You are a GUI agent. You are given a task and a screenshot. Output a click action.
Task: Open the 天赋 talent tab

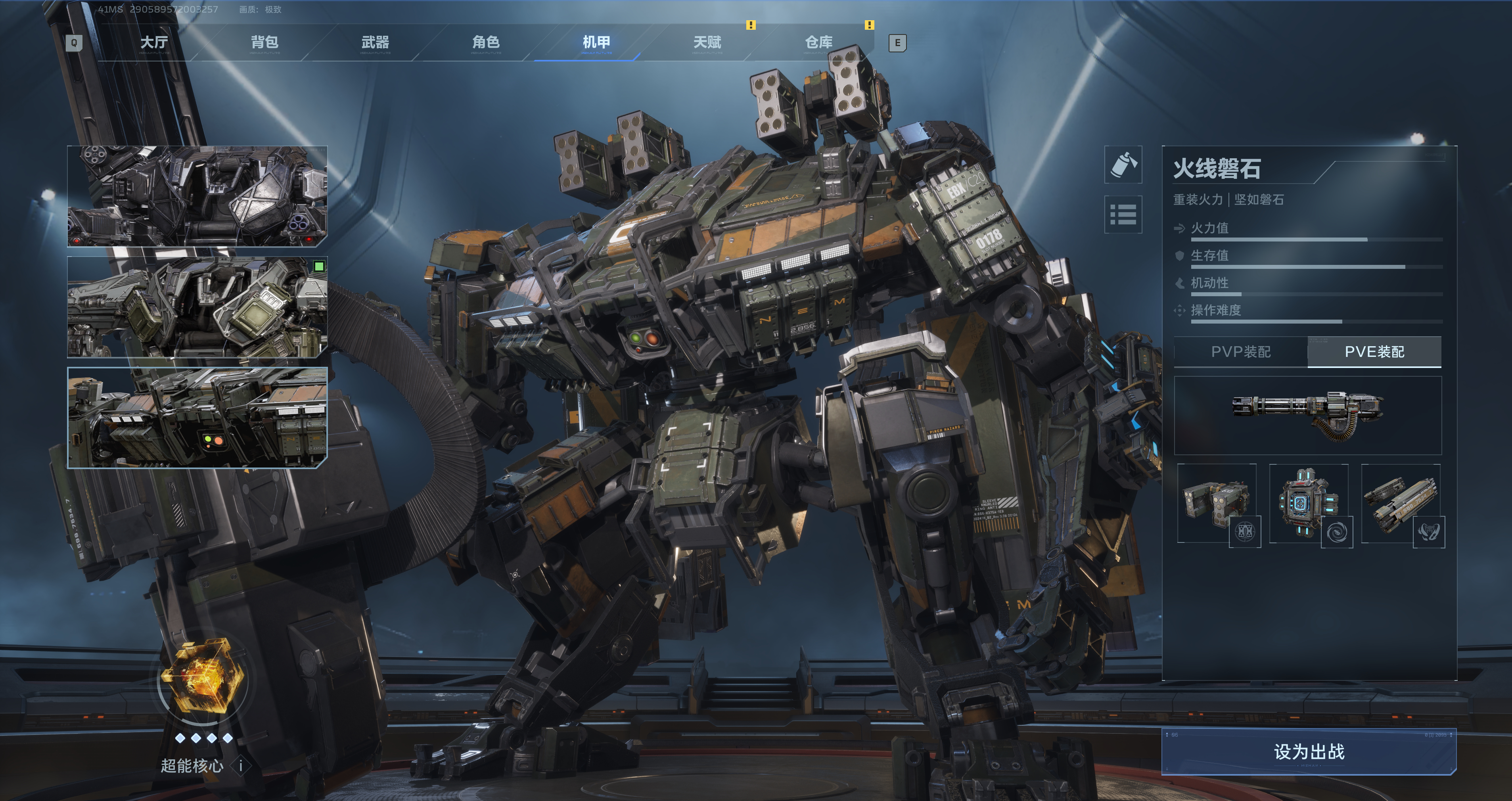coord(707,42)
